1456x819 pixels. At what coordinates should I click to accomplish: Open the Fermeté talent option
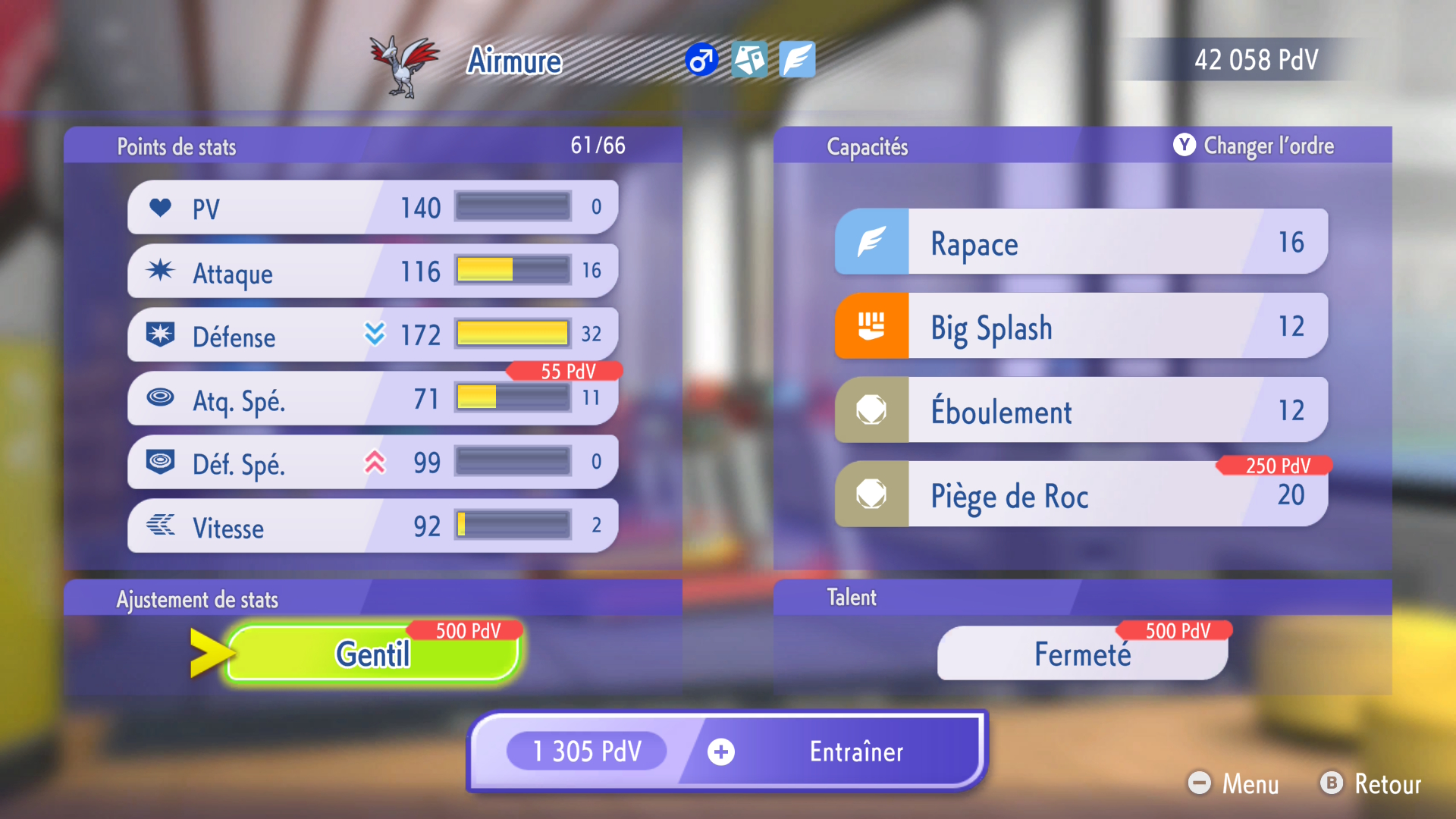pyautogui.click(x=1082, y=653)
